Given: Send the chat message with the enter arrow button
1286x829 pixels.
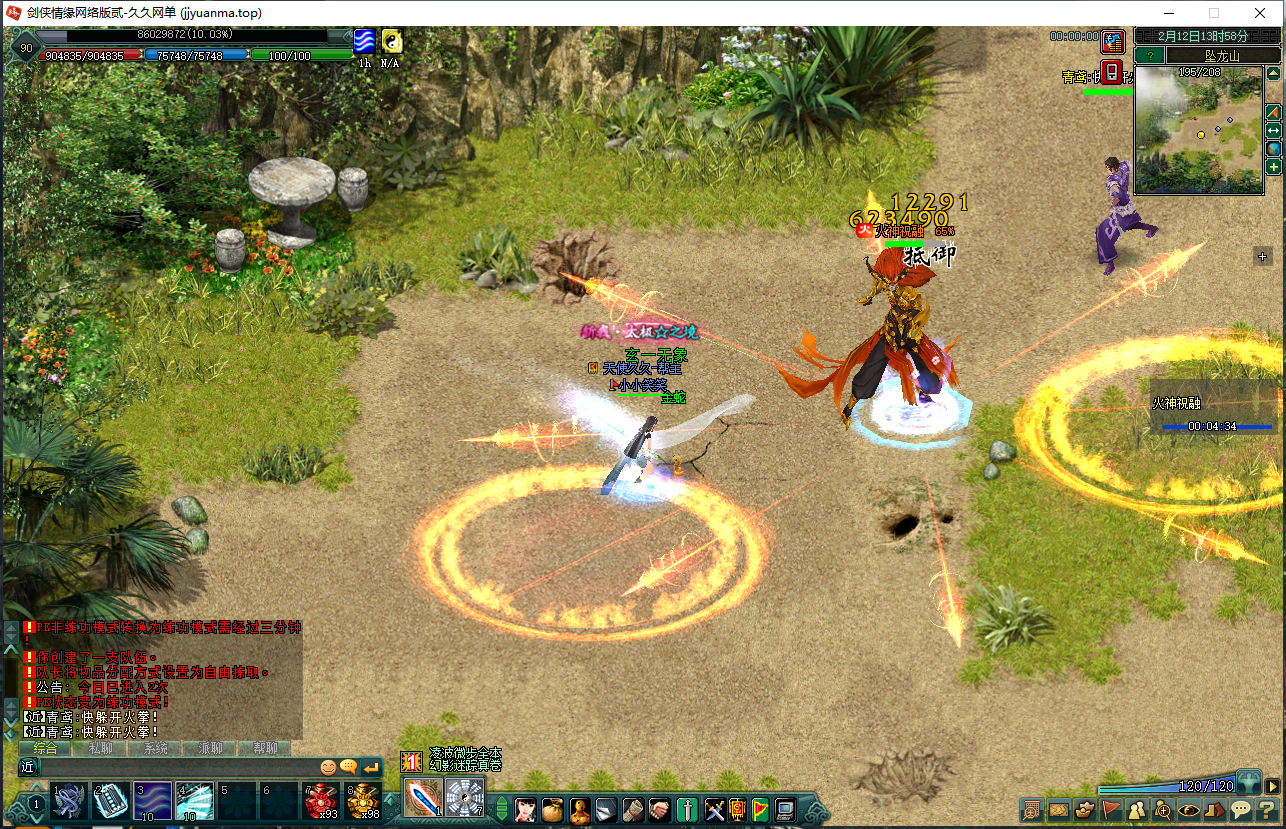Looking at the screenshot, I should (x=371, y=767).
